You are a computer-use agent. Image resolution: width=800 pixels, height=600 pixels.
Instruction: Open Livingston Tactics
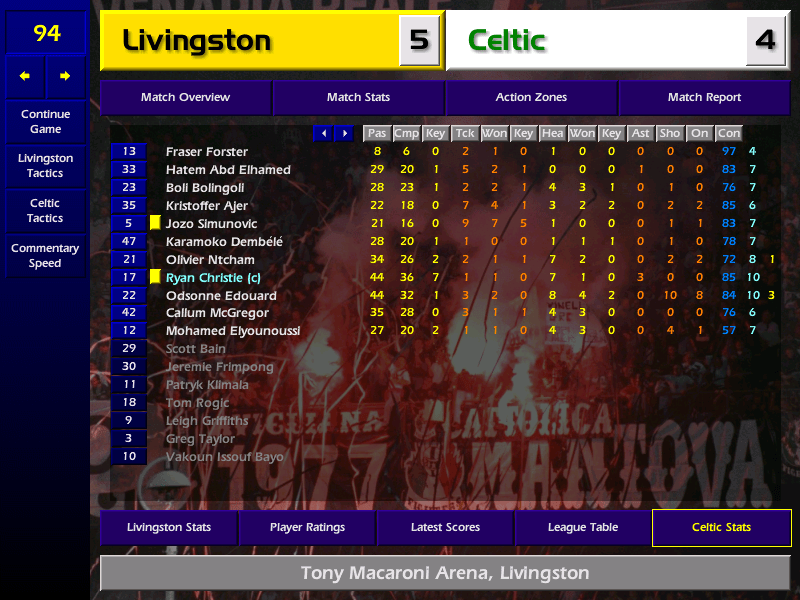(45, 166)
